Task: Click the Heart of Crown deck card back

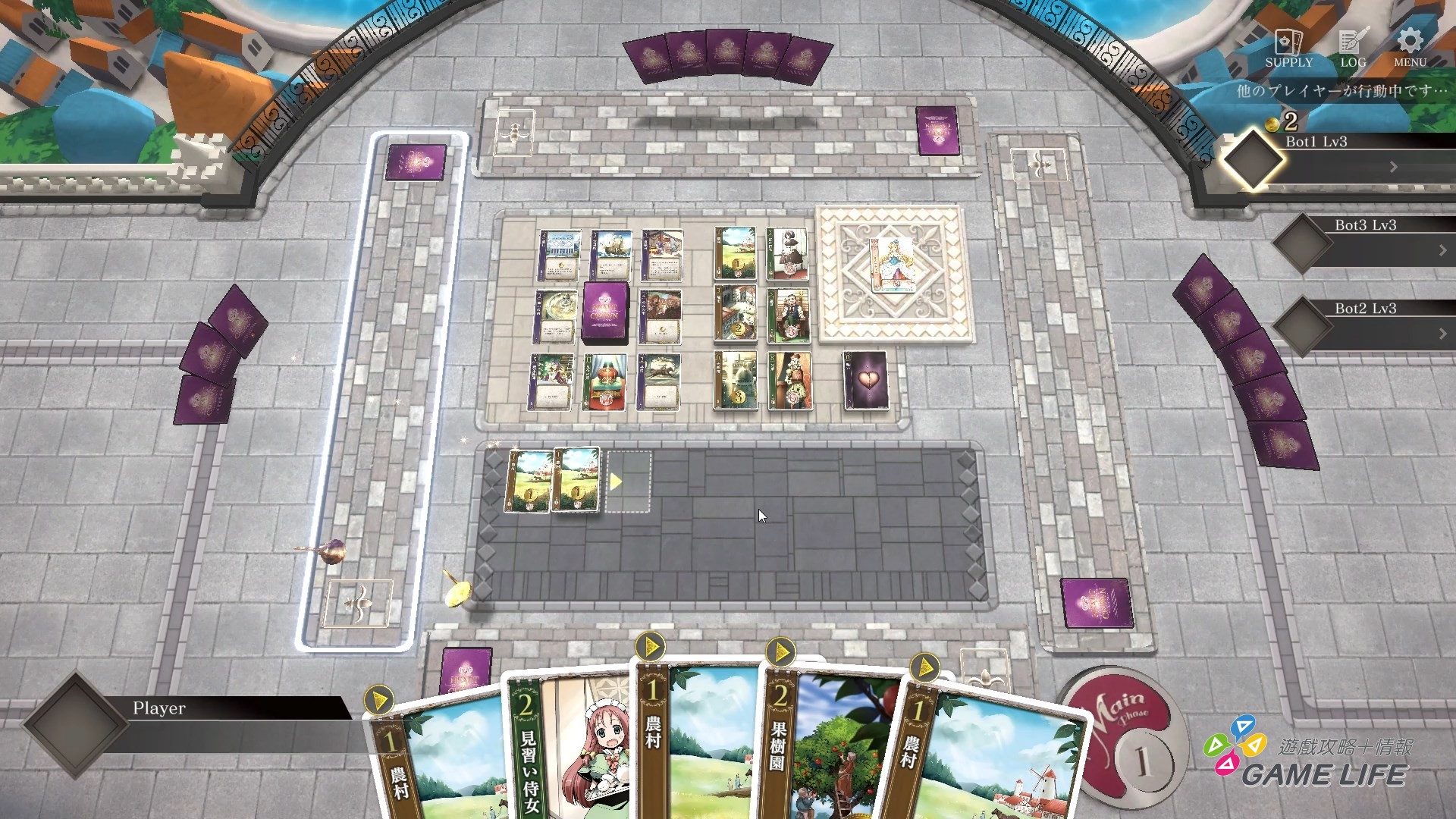Action: (607, 311)
